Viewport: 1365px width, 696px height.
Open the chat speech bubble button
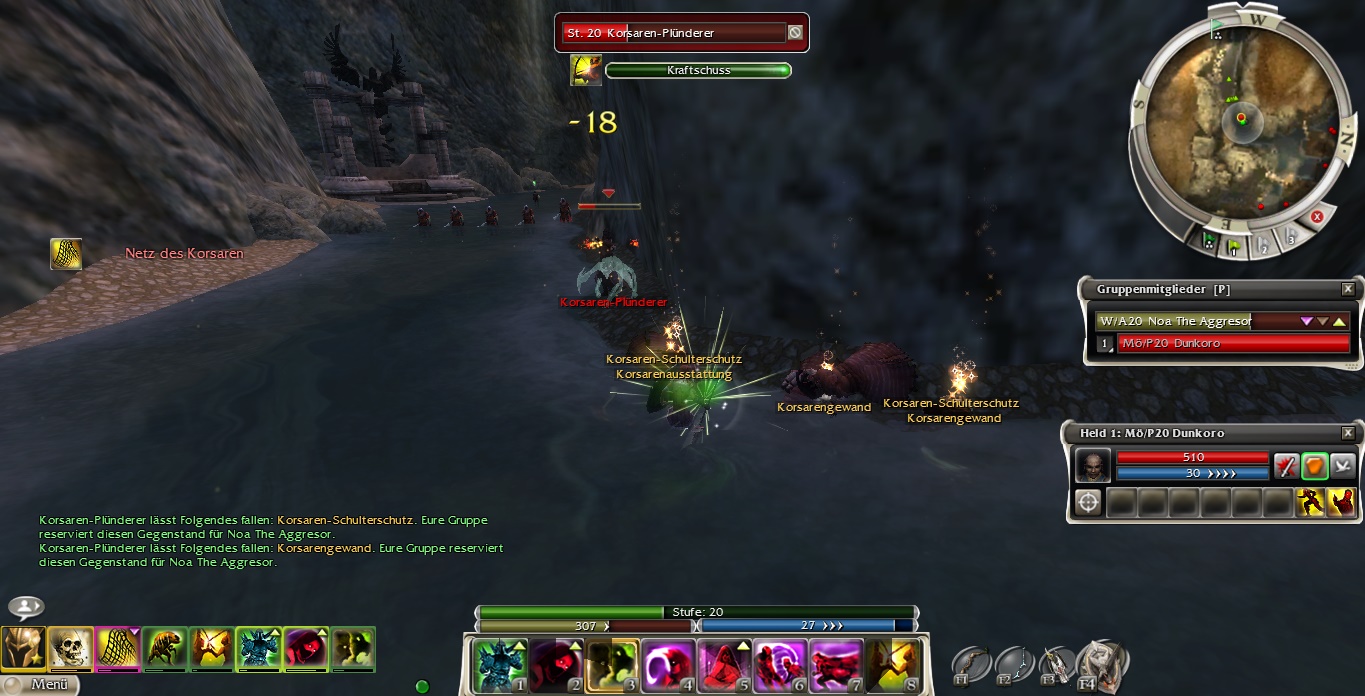click(x=26, y=607)
